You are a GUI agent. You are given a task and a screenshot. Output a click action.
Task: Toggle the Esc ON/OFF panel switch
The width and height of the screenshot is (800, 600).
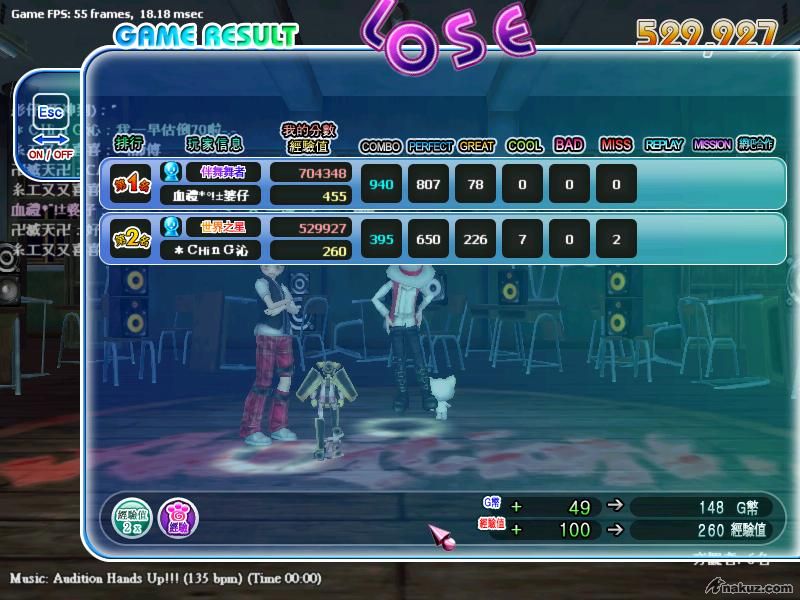(x=49, y=130)
